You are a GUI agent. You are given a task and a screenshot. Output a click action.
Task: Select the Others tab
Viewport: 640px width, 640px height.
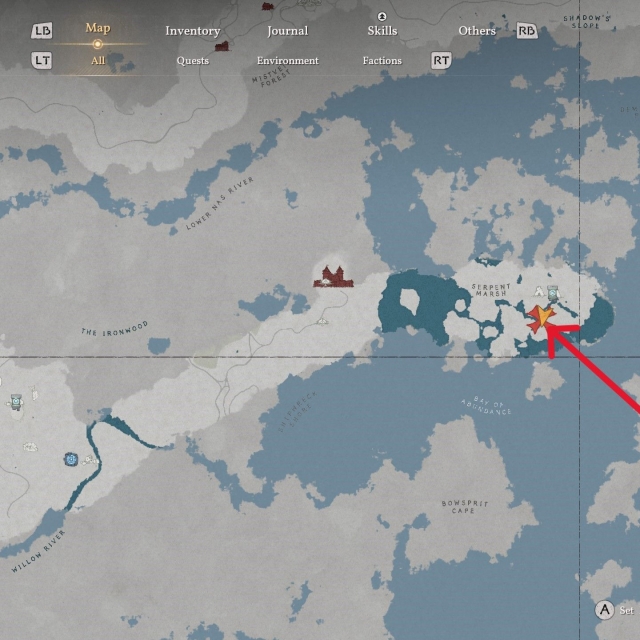tap(477, 30)
